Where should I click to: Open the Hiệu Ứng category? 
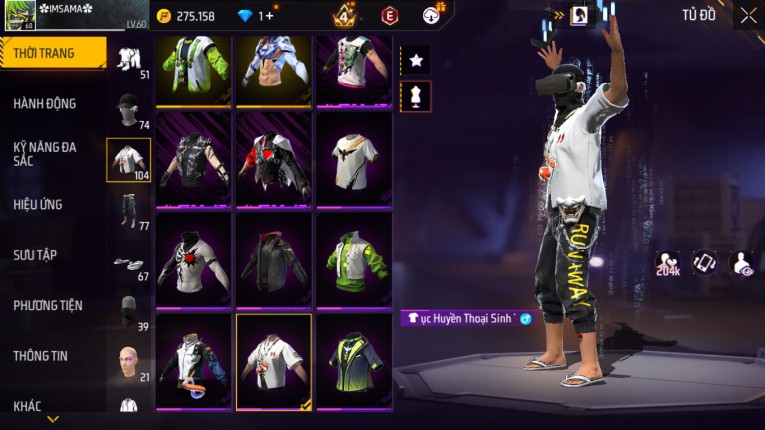pos(38,205)
